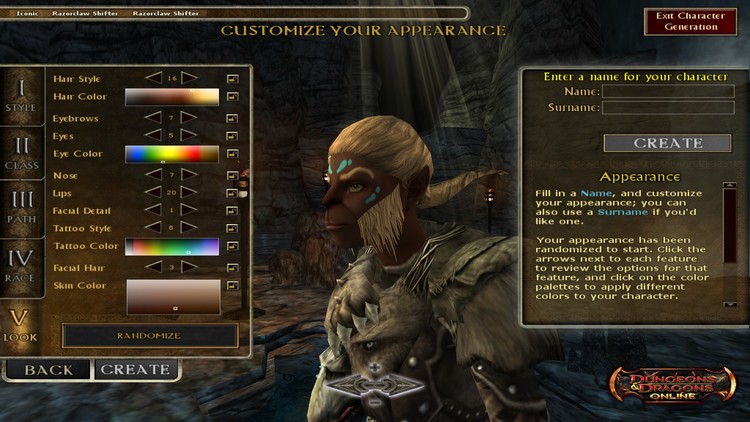The height and width of the screenshot is (422, 750).
Task: Step Facial Hair to the next option
Action: click(190, 266)
